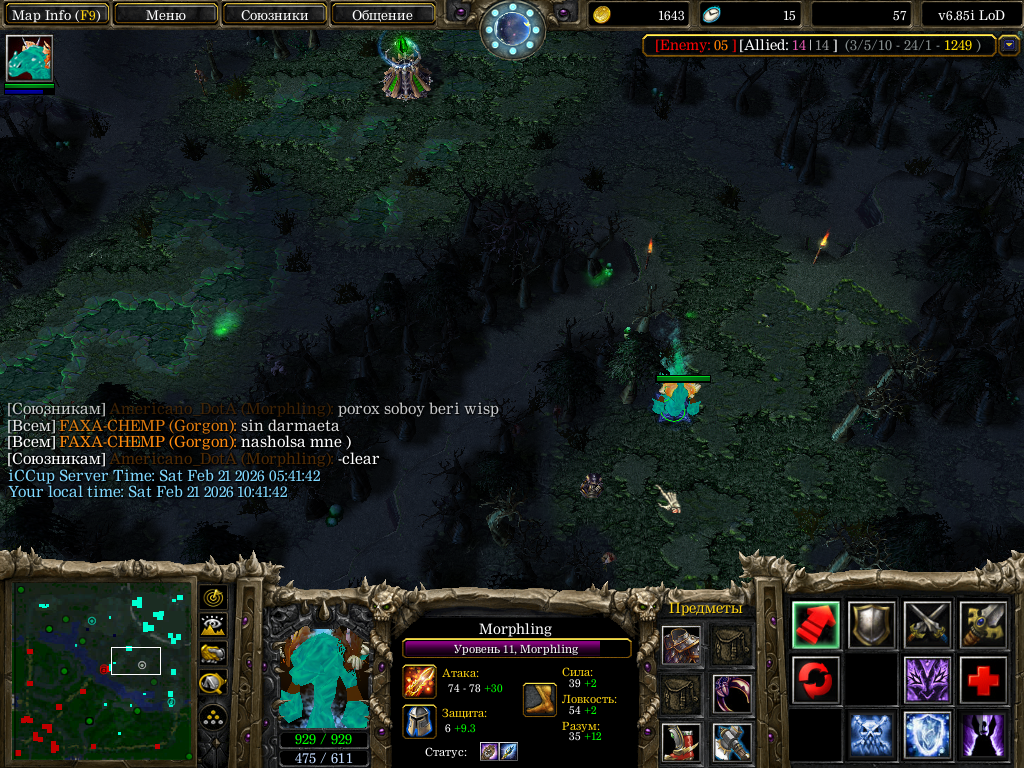Image resolution: width=1024 pixels, height=768 pixels.
Task: Open the Союзники allies panel
Action: click(x=274, y=15)
